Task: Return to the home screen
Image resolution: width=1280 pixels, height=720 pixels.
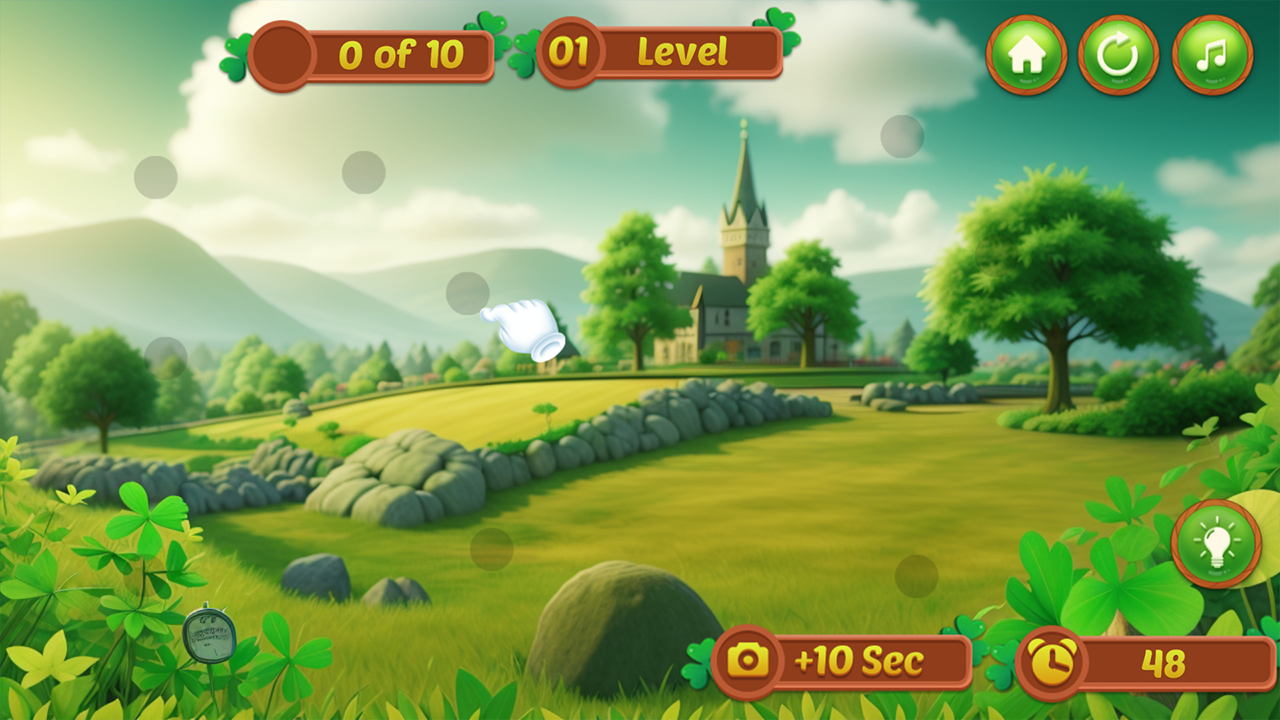Action: 1026,55
